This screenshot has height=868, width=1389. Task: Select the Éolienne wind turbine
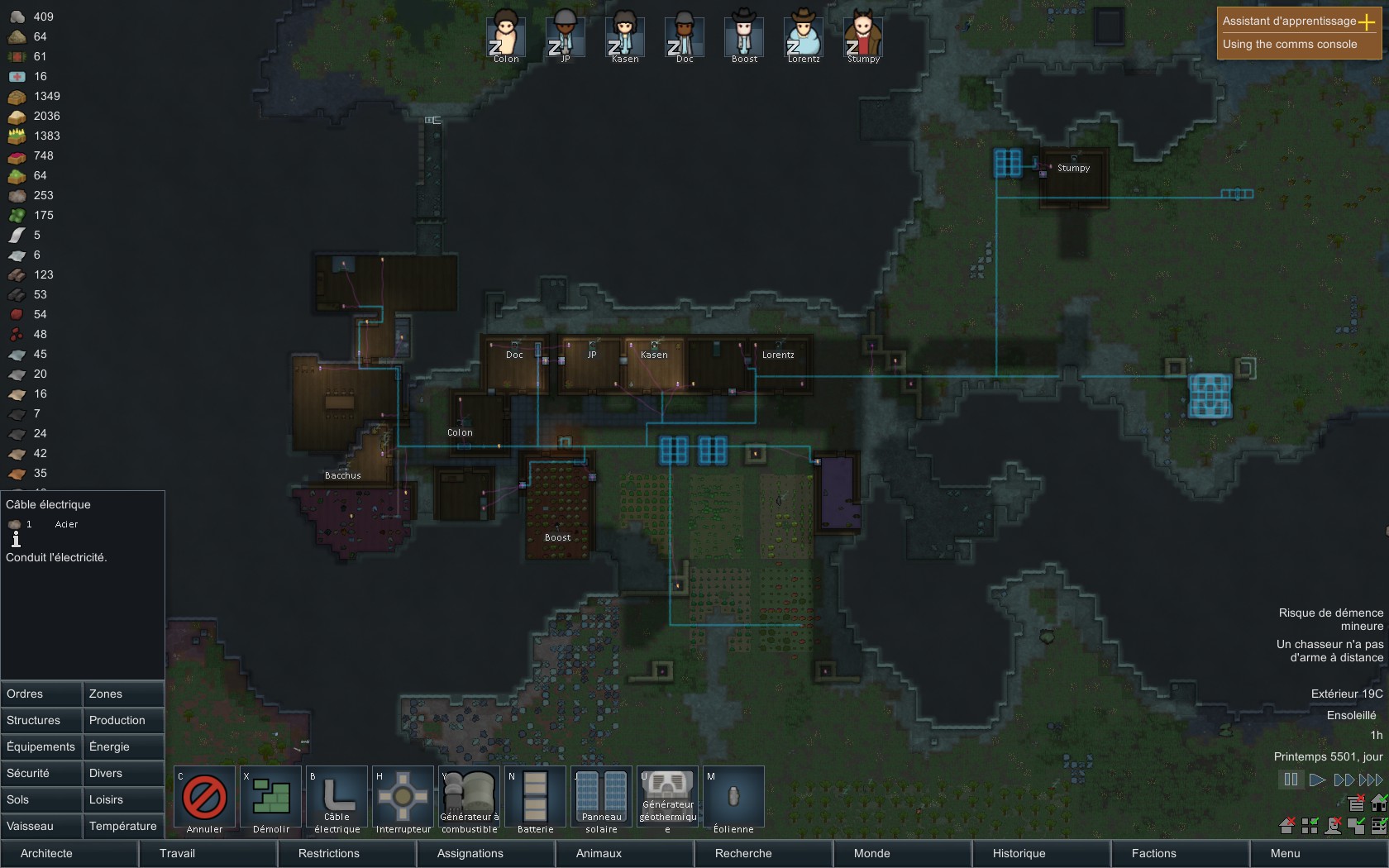tap(733, 799)
